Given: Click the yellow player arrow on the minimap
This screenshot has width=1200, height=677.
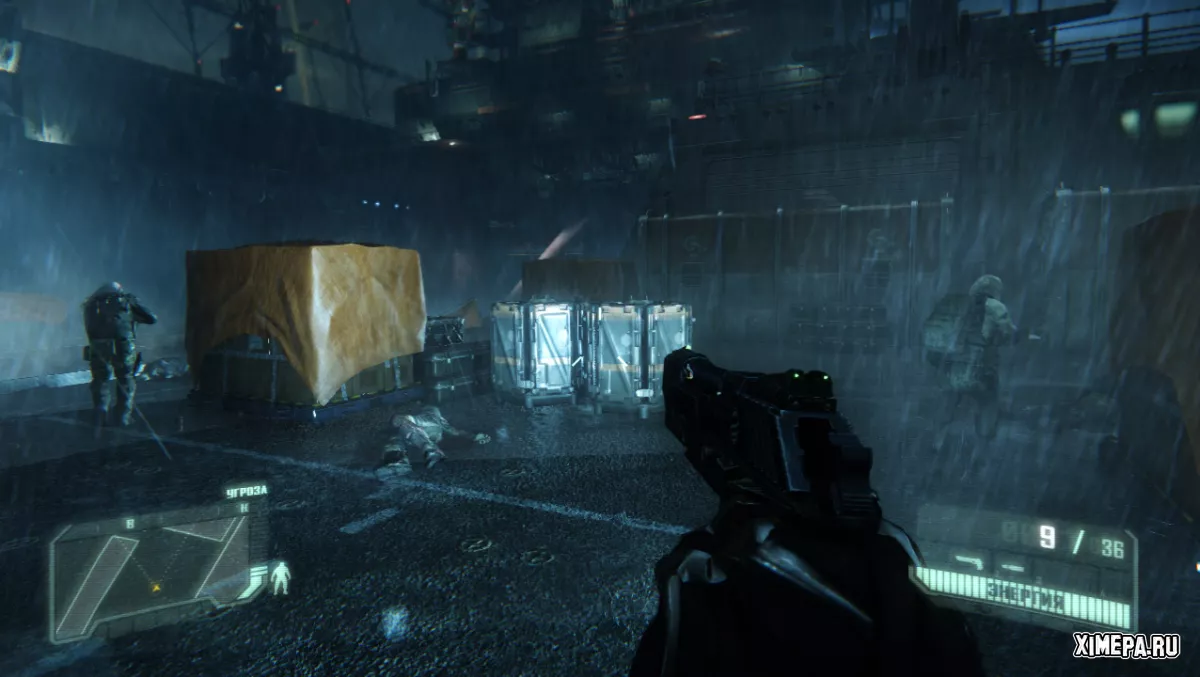Looking at the screenshot, I should (x=156, y=587).
